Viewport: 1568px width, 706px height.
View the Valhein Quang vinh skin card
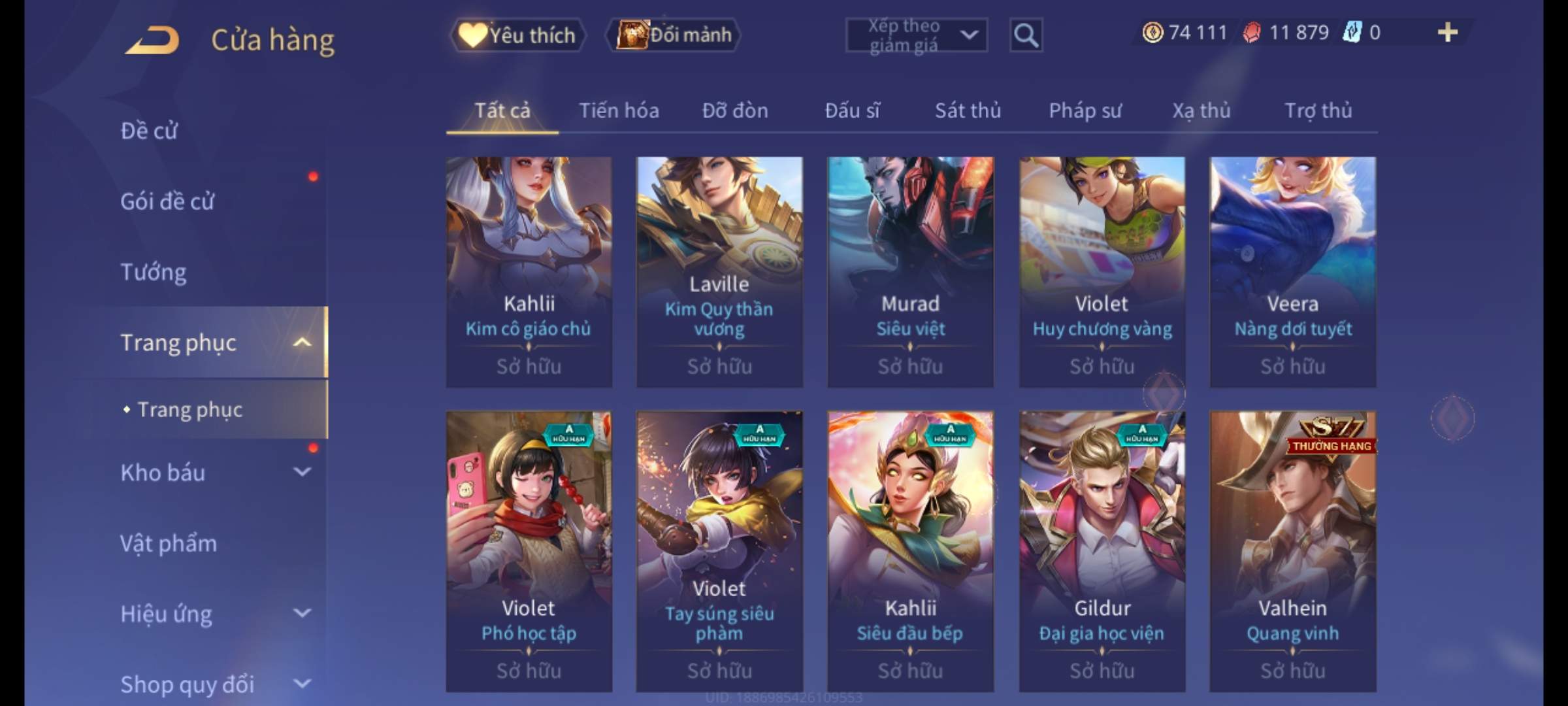[1292, 550]
